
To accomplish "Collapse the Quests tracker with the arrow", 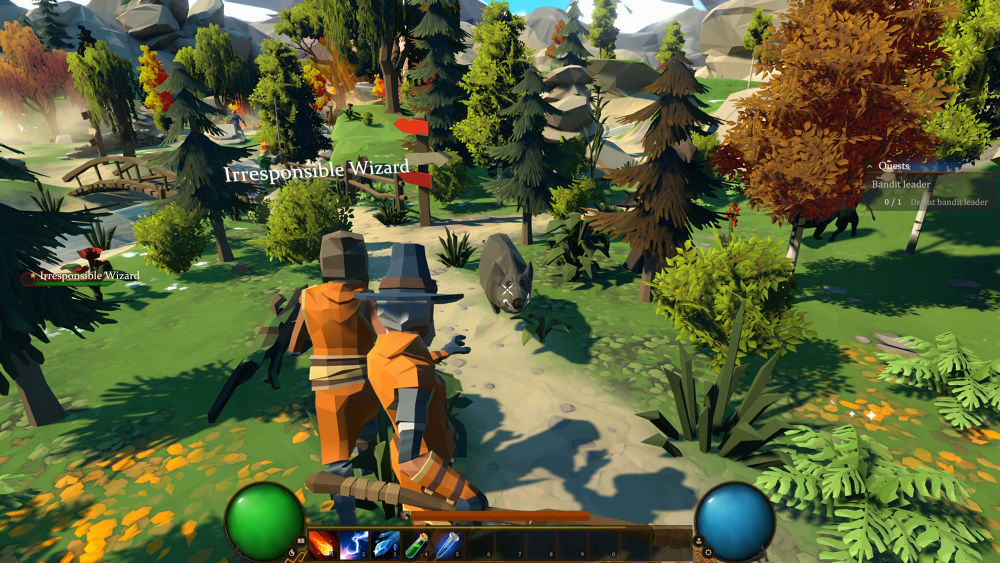I will pyautogui.click(x=870, y=167).
